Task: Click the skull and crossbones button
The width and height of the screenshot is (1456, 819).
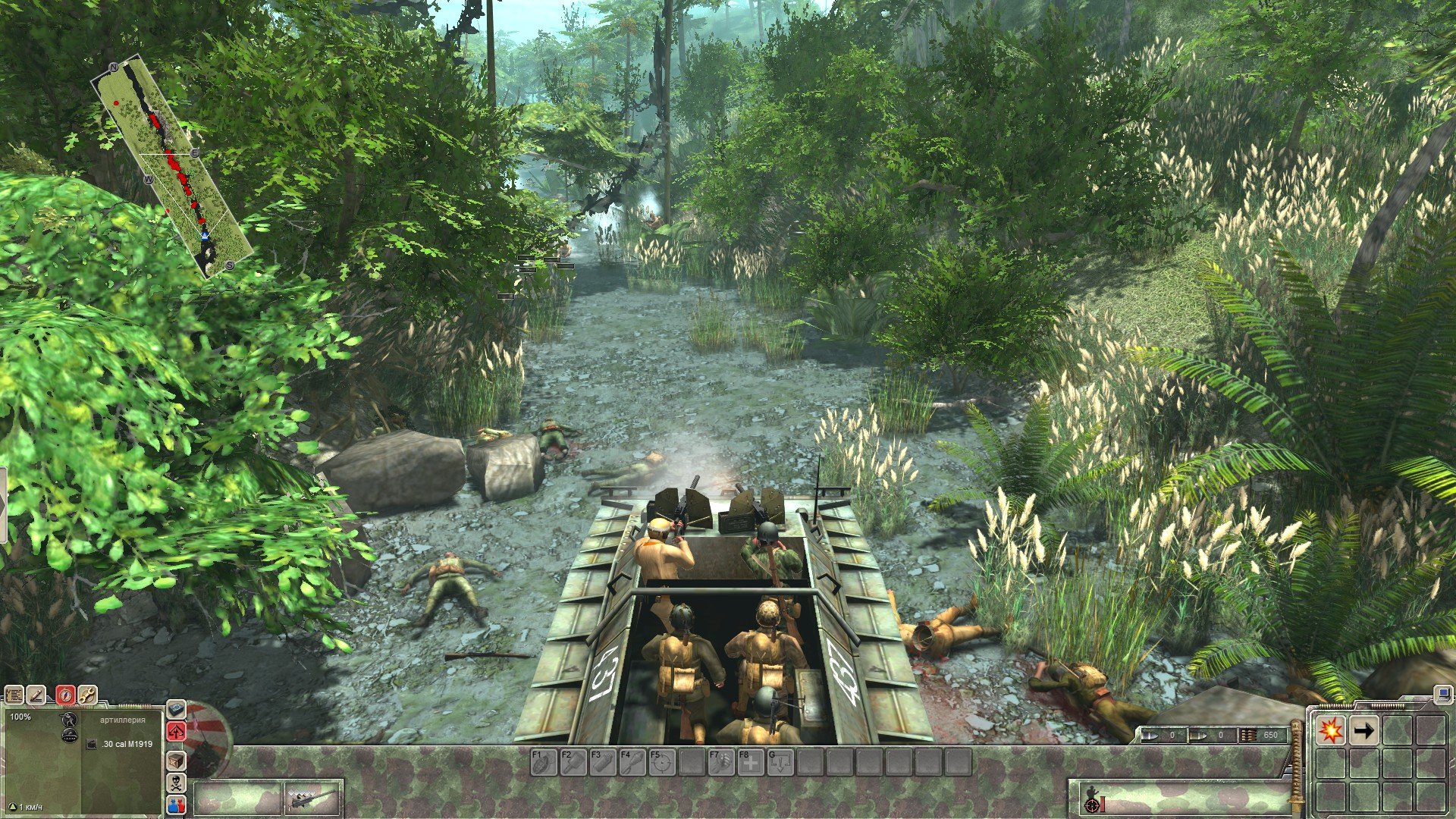Action: click(176, 783)
